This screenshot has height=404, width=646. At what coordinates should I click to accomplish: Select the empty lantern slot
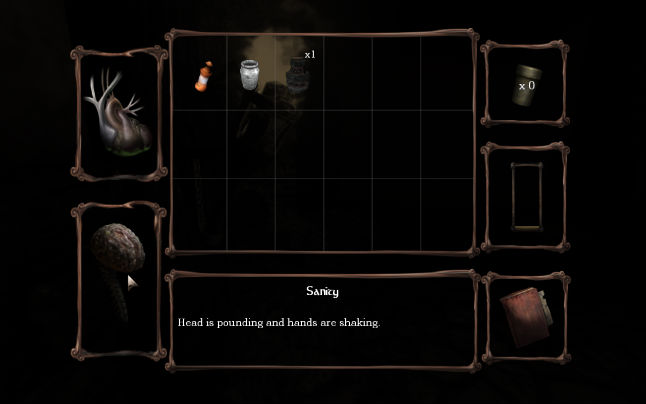[525, 197]
